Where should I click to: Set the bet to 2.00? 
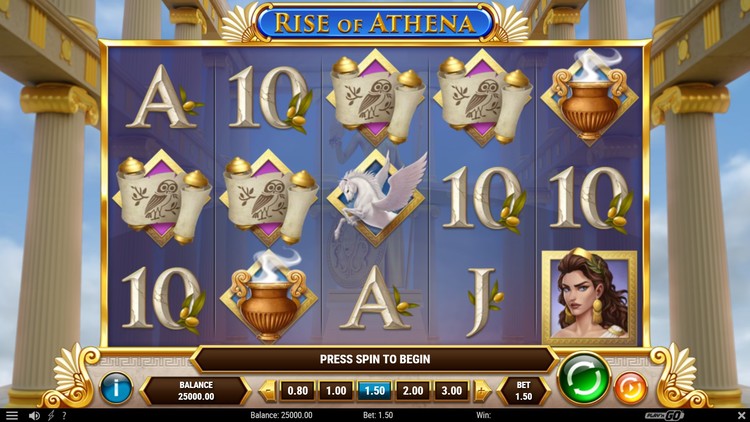click(413, 390)
